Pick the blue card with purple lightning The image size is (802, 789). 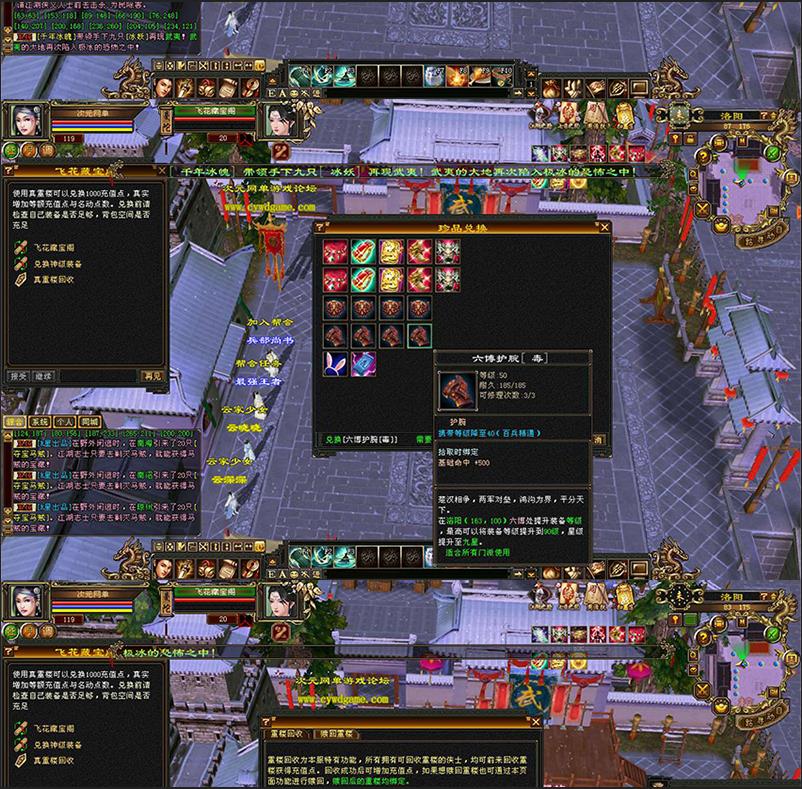pos(363,364)
